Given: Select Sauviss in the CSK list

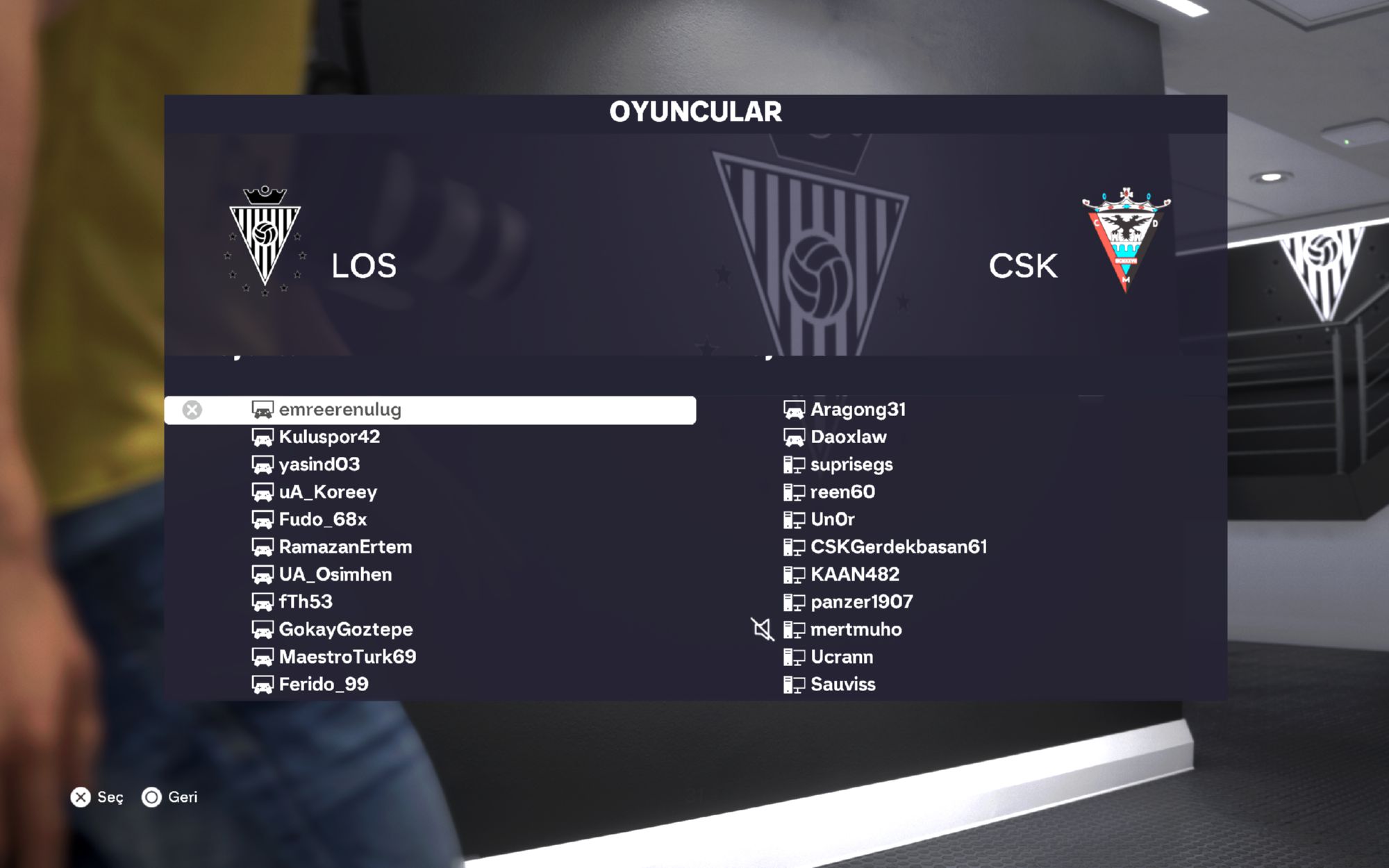Looking at the screenshot, I should pyautogui.click(x=843, y=684).
